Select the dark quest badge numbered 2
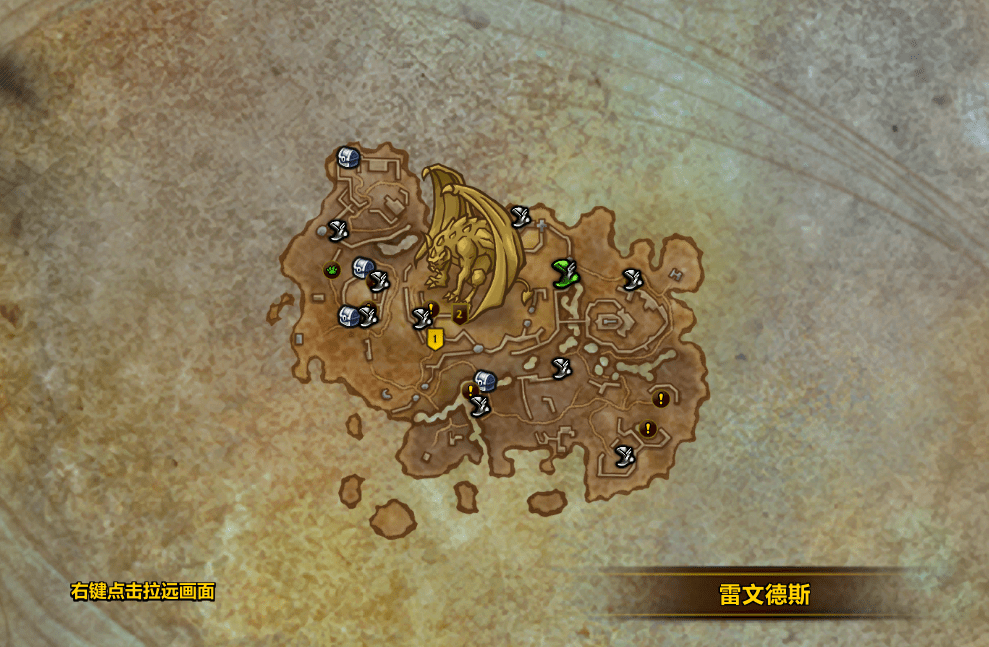This screenshot has width=989, height=647. pos(460,314)
